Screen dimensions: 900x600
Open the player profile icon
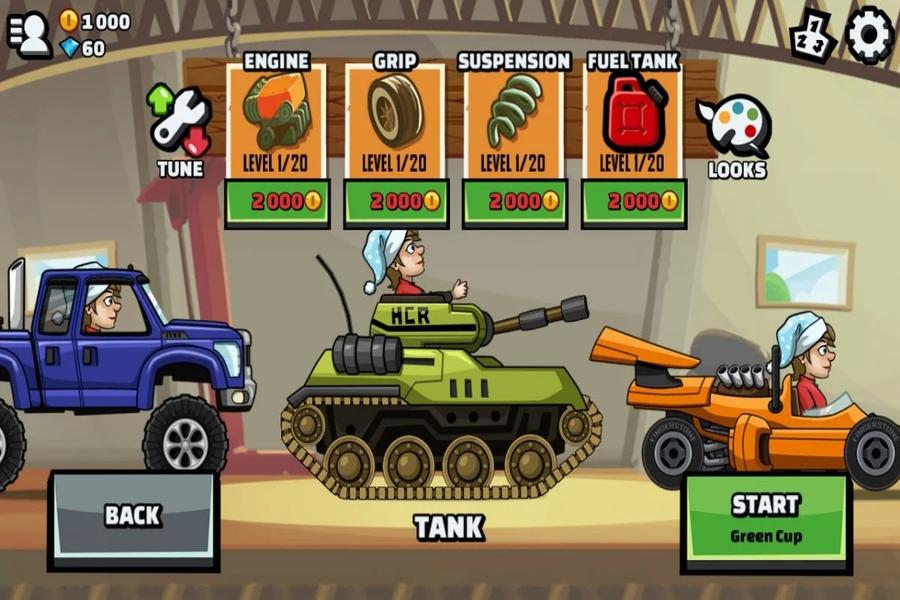point(30,35)
